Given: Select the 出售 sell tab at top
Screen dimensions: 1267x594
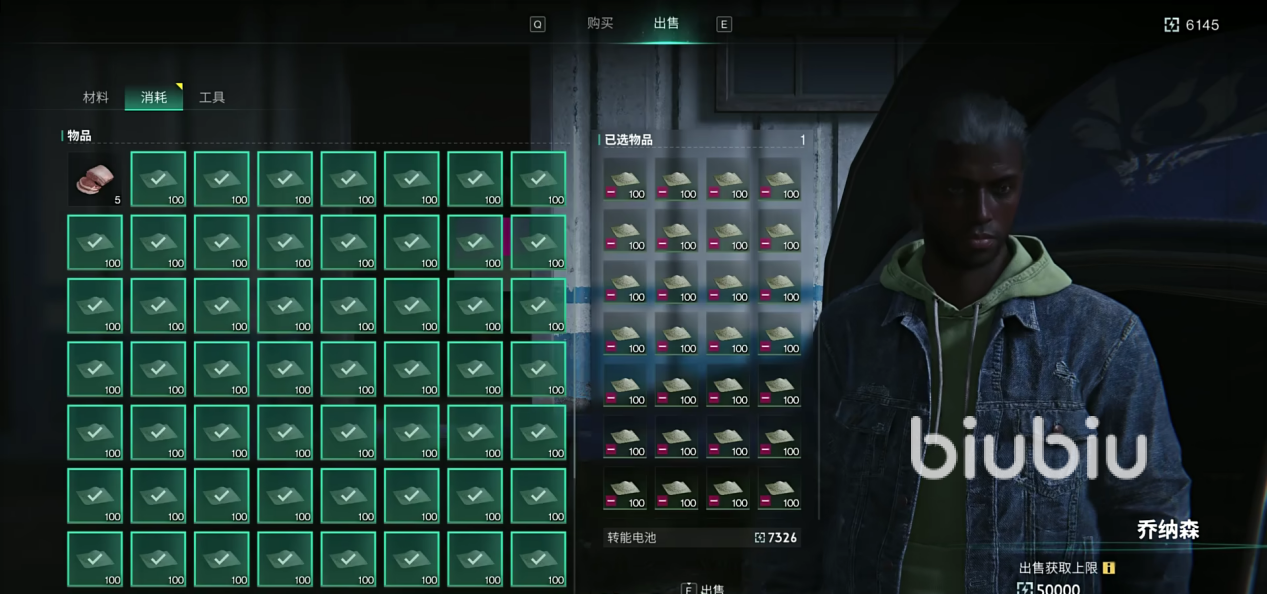Looking at the screenshot, I should (666, 23).
